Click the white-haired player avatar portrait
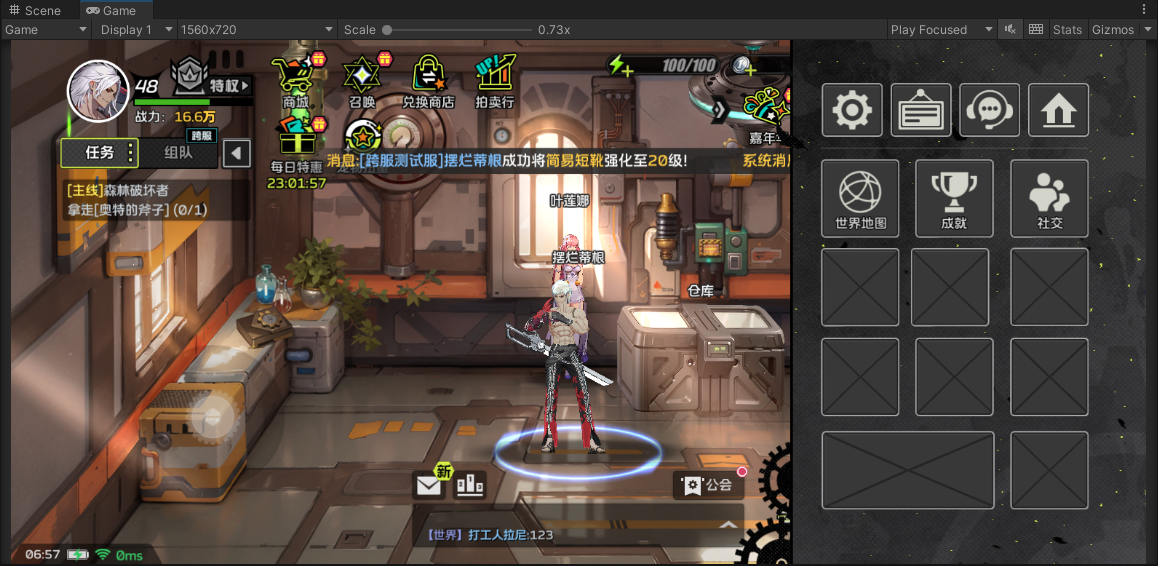1158x566 pixels. [x=98, y=91]
